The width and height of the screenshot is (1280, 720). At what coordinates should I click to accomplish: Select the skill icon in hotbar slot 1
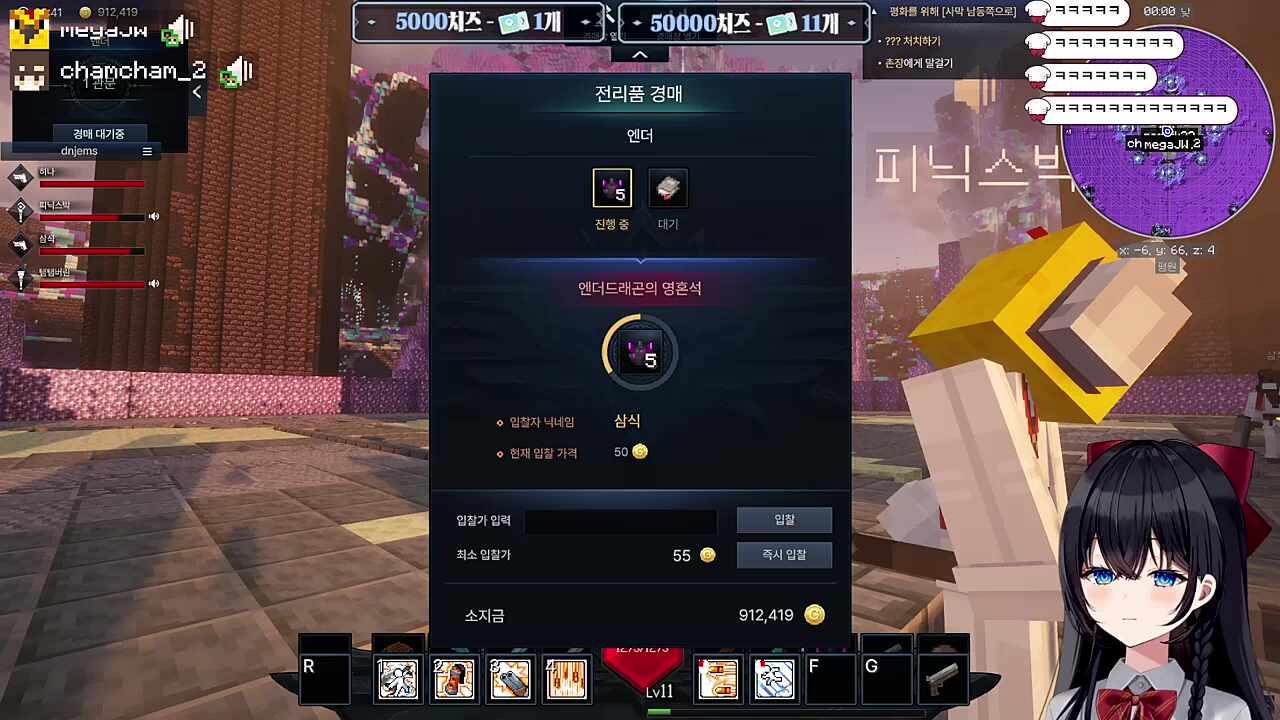398,678
